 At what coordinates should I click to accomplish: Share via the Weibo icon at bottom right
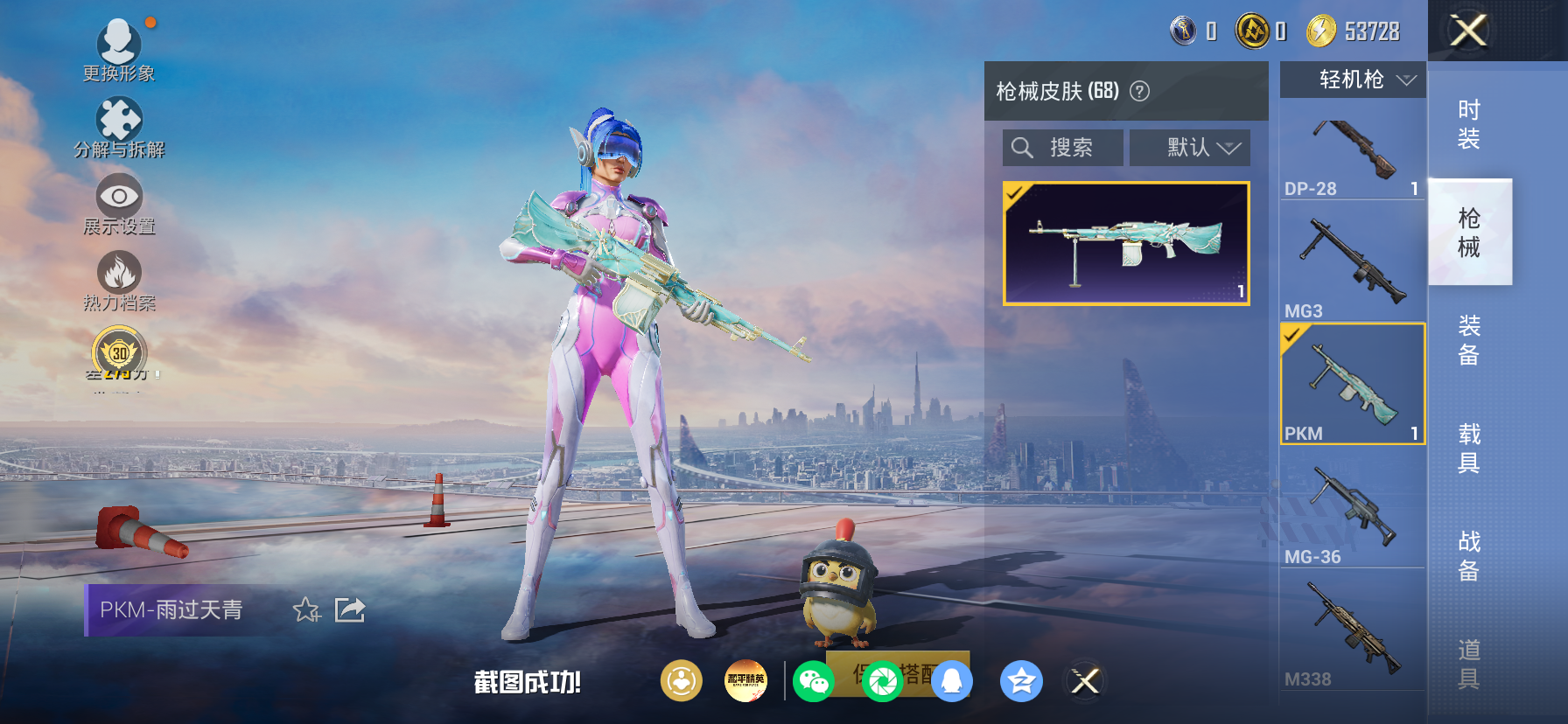coord(1085,681)
